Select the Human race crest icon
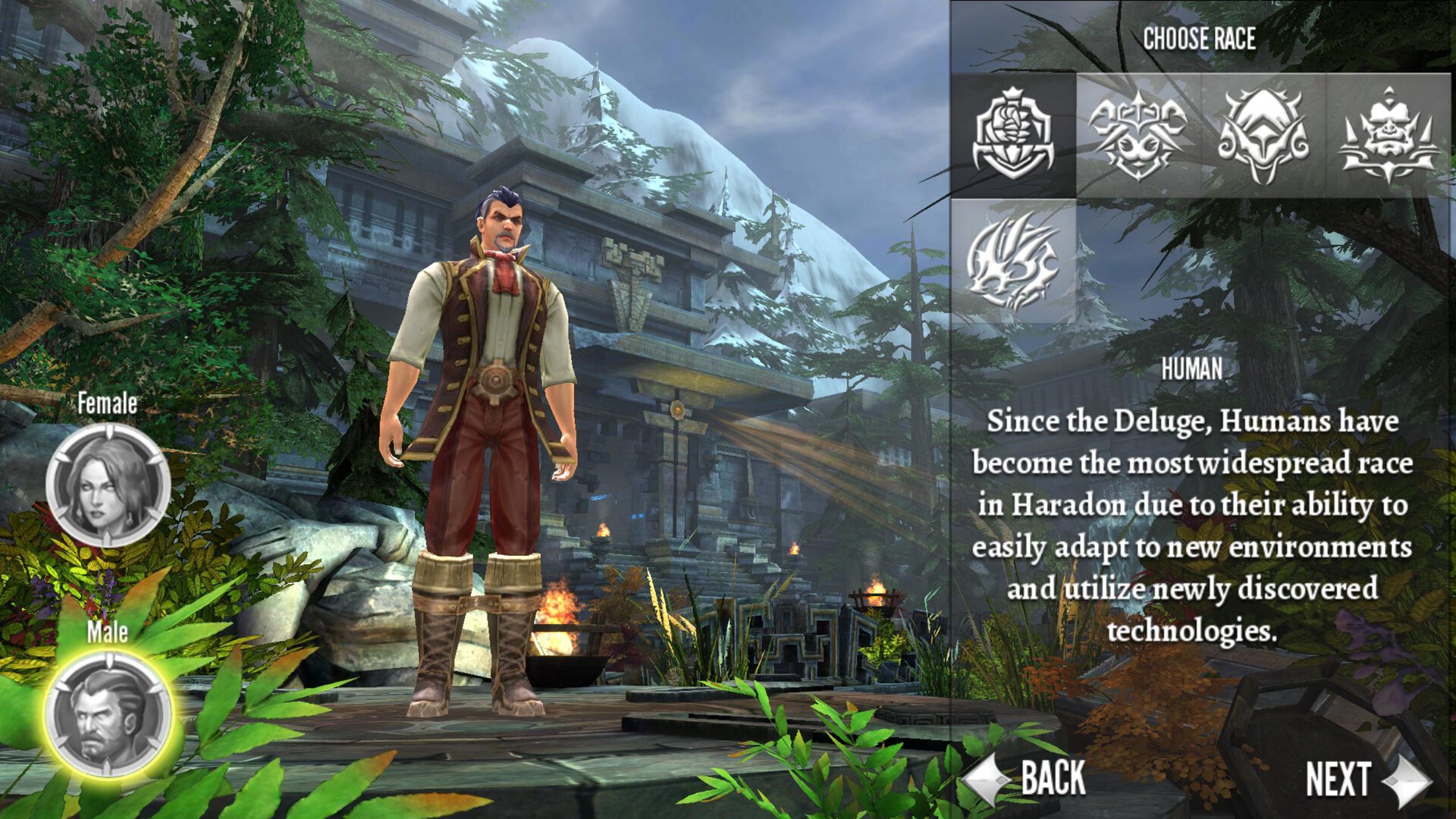The height and width of the screenshot is (819, 1456). (x=1013, y=135)
